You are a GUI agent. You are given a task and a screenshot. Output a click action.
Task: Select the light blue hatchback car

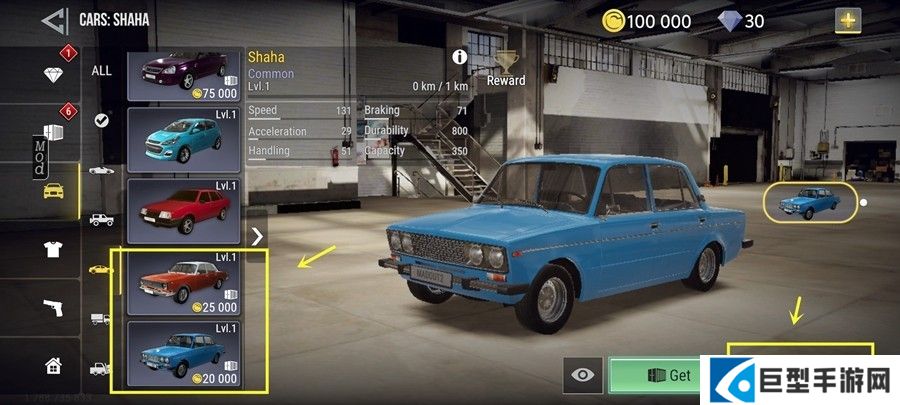[185, 139]
